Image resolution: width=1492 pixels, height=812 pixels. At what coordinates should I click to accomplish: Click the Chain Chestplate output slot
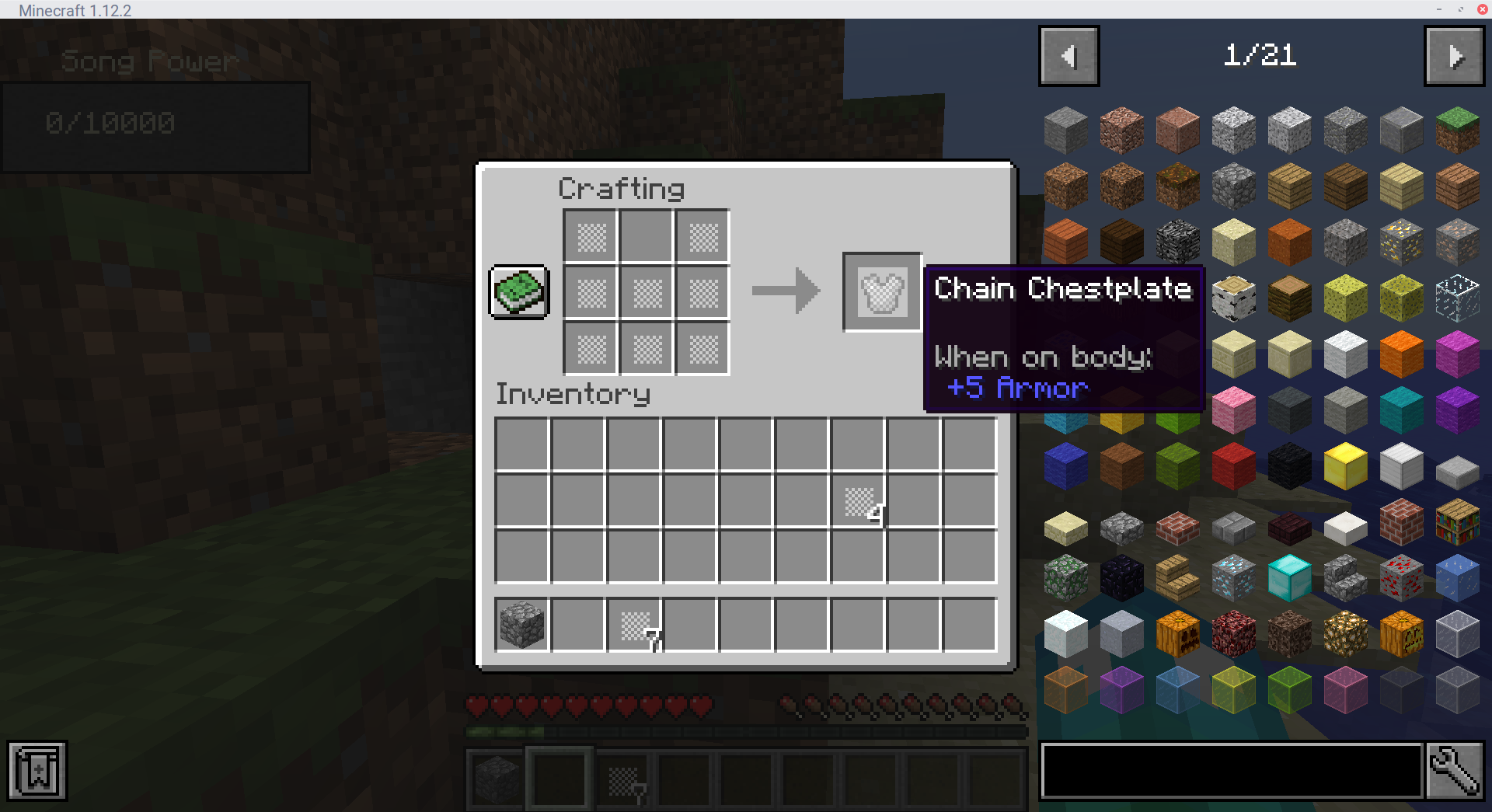tap(882, 291)
